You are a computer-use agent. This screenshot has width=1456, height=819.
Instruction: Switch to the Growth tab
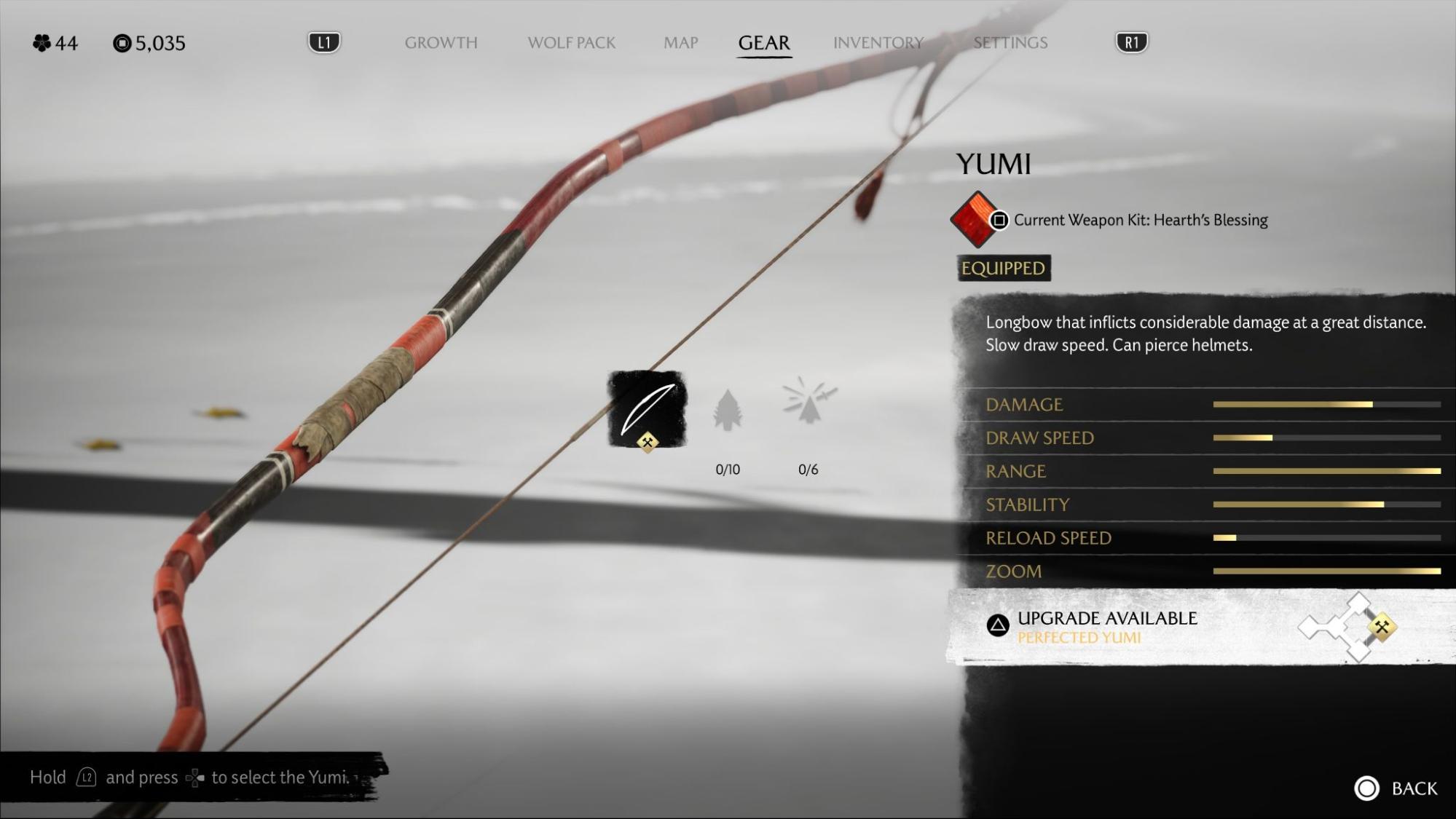tap(441, 43)
